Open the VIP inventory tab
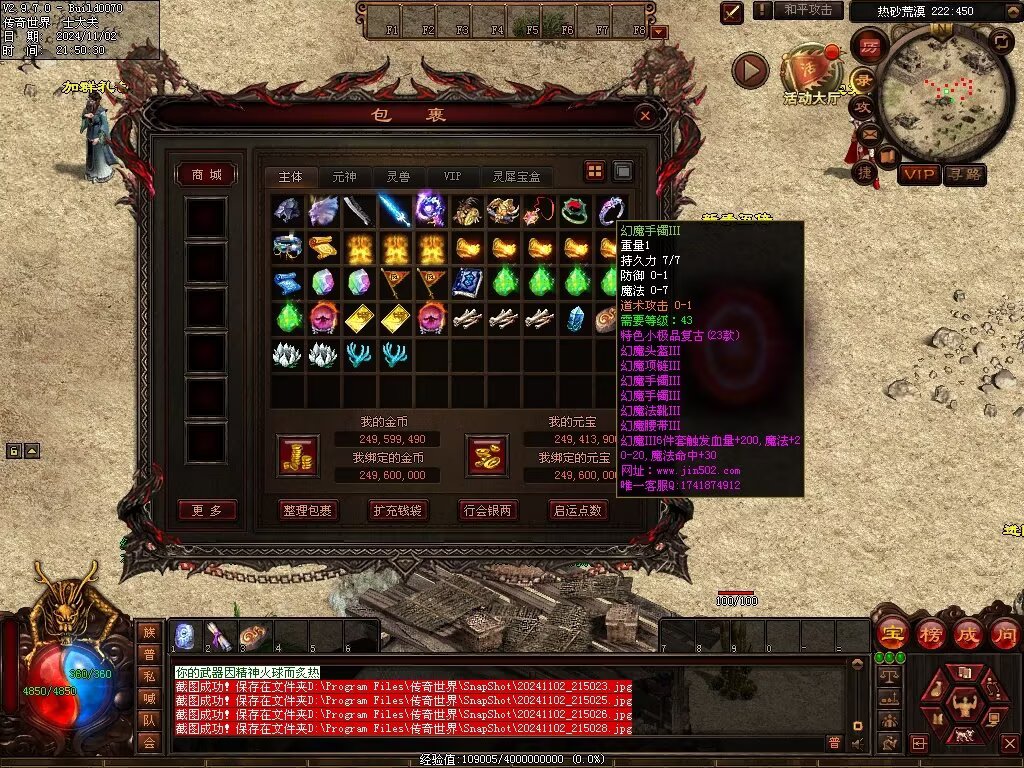 click(x=452, y=176)
